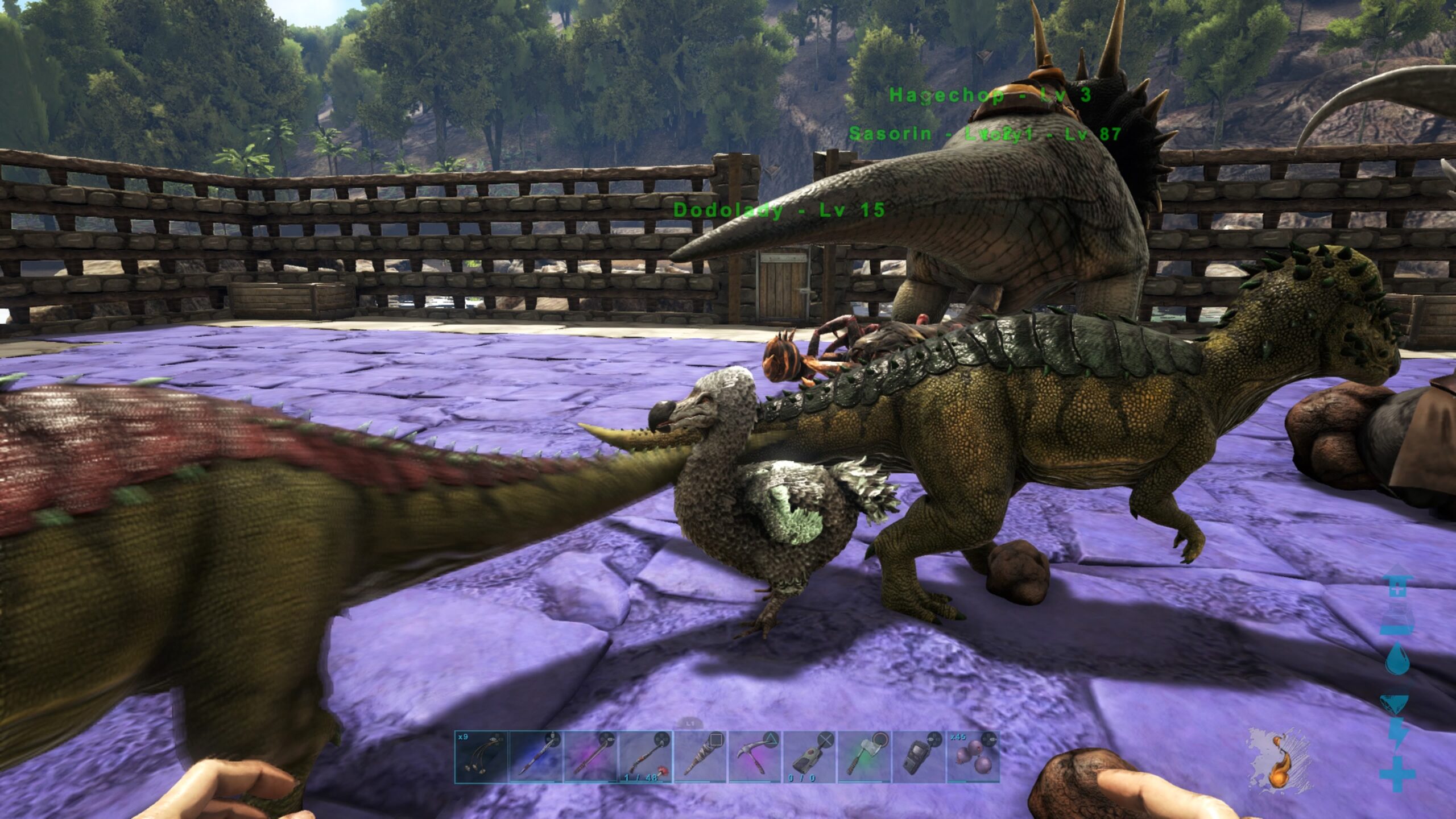Equip the hatchet with the green glow

(863, 757)
